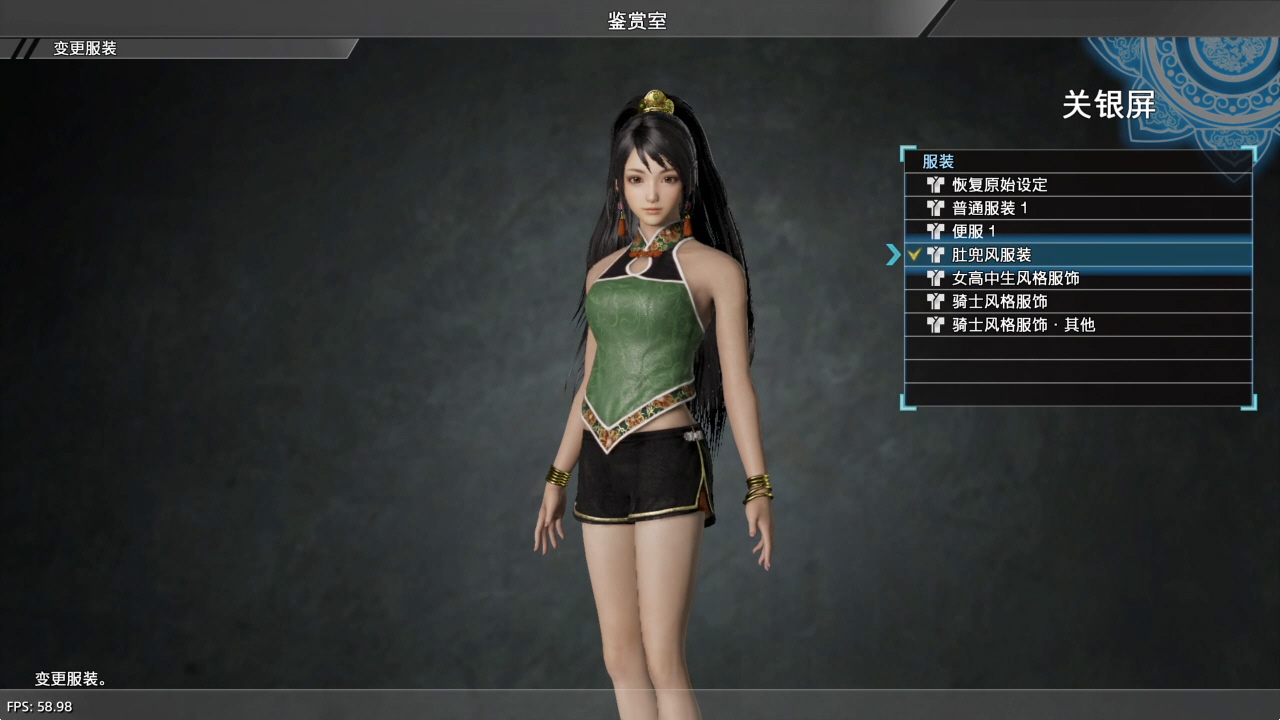Select the 便服 1 costume

[x=974, y=231]
